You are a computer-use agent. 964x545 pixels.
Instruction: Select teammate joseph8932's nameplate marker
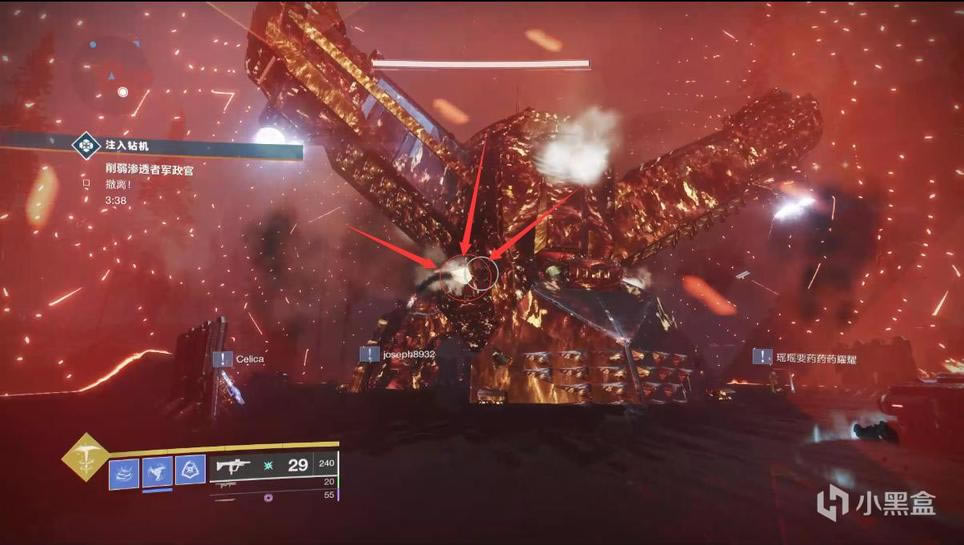398,354
